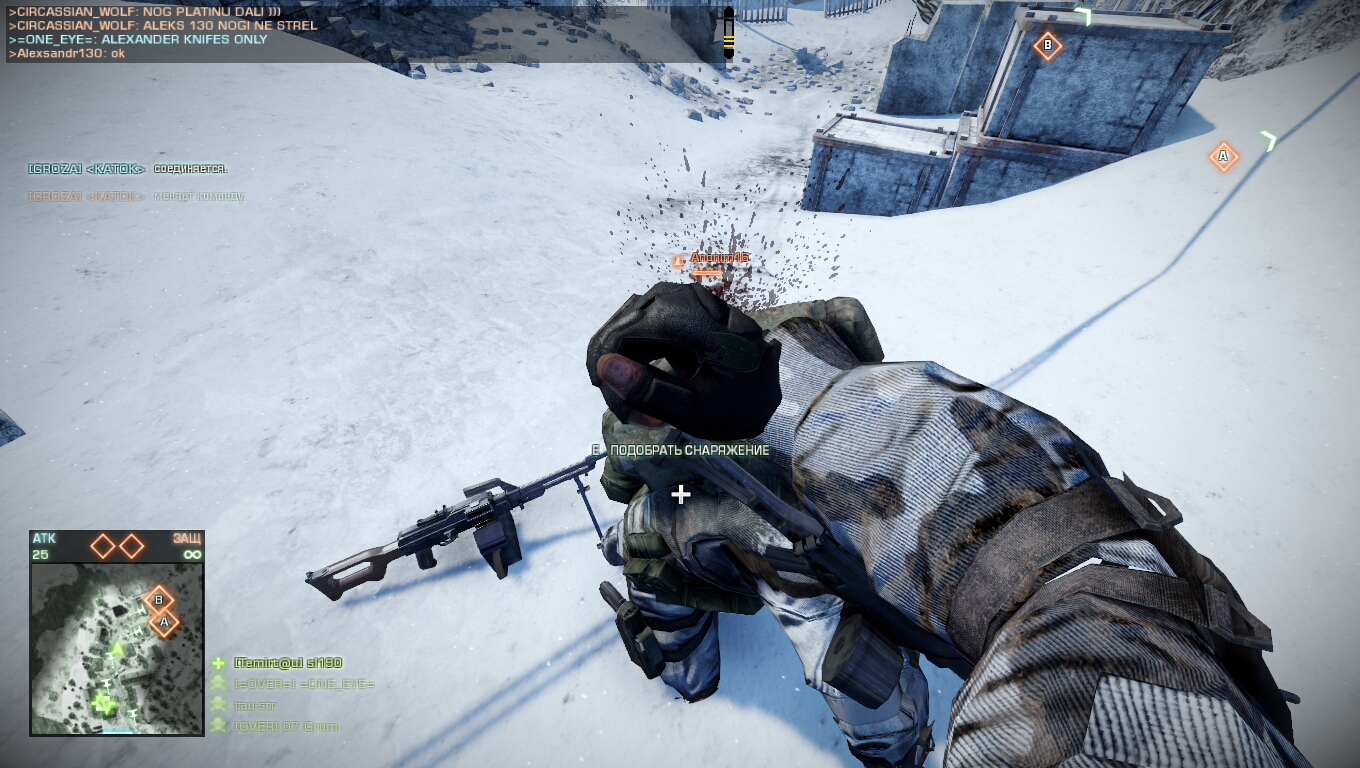Select objective A marker on the minimap
The height and width of the screenshot is (768, 1360).
[164, 623]
